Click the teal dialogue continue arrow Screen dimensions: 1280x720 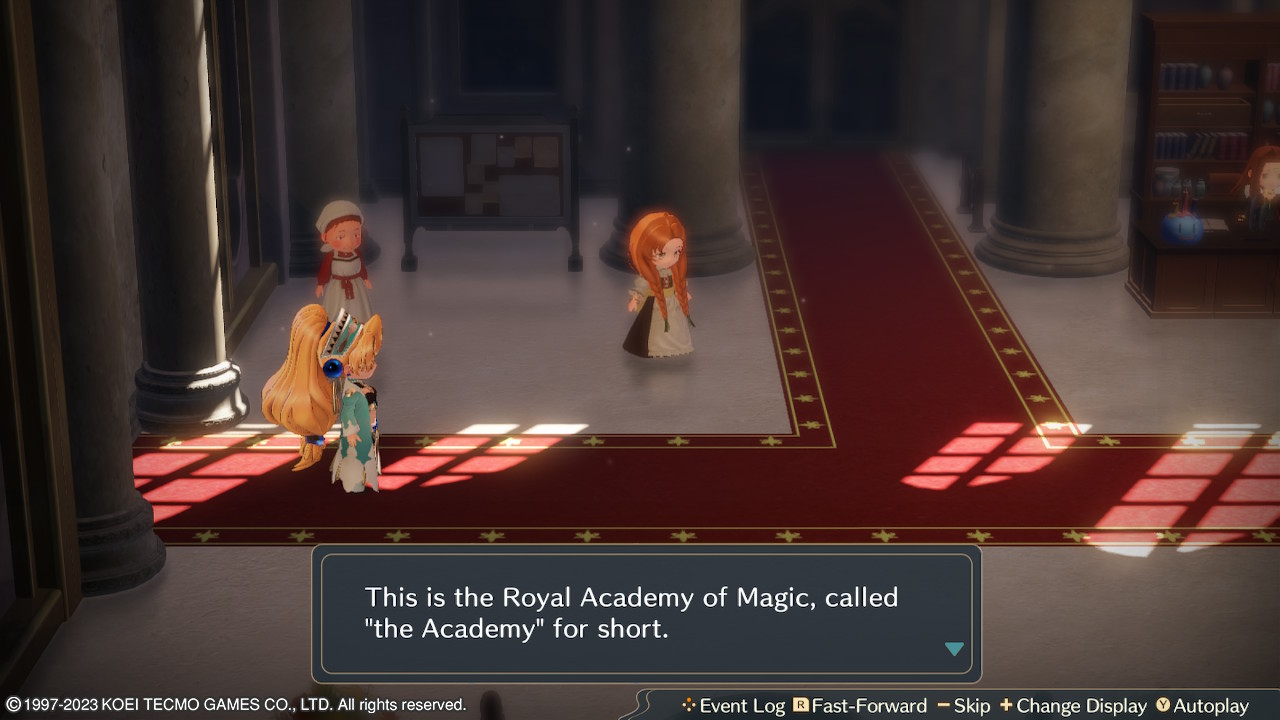tap(954, 649)
